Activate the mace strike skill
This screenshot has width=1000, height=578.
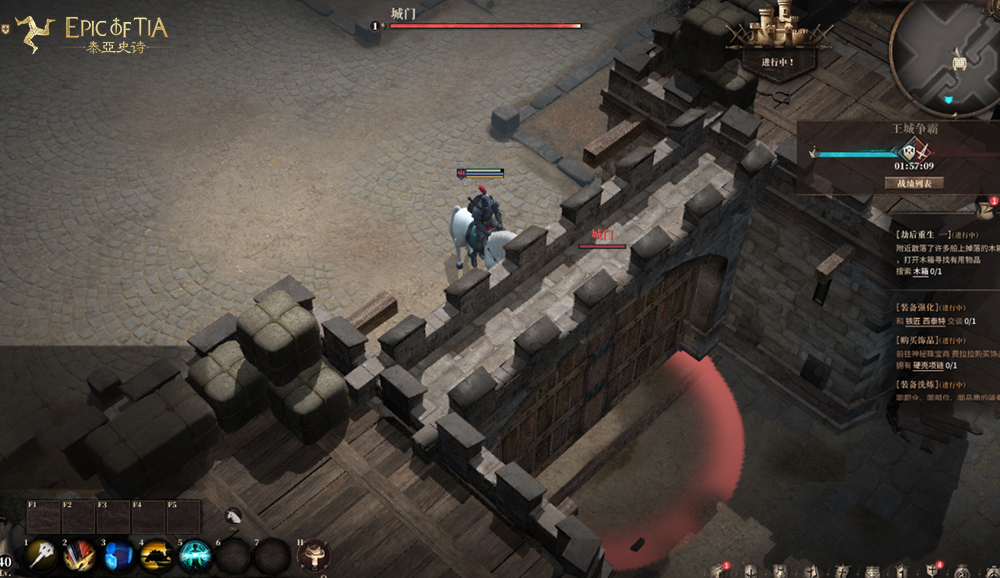coord(41,555)
